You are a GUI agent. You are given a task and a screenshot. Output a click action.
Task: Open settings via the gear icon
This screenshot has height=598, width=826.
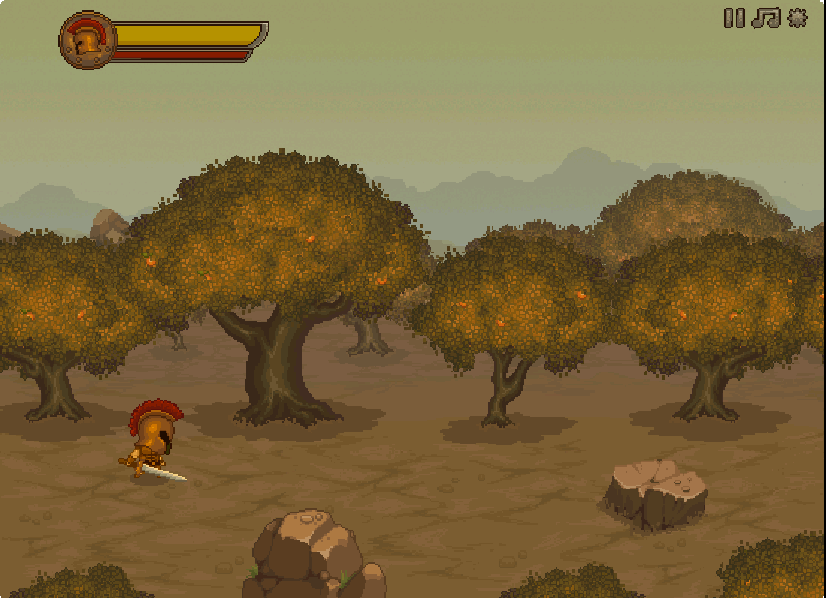797,18
